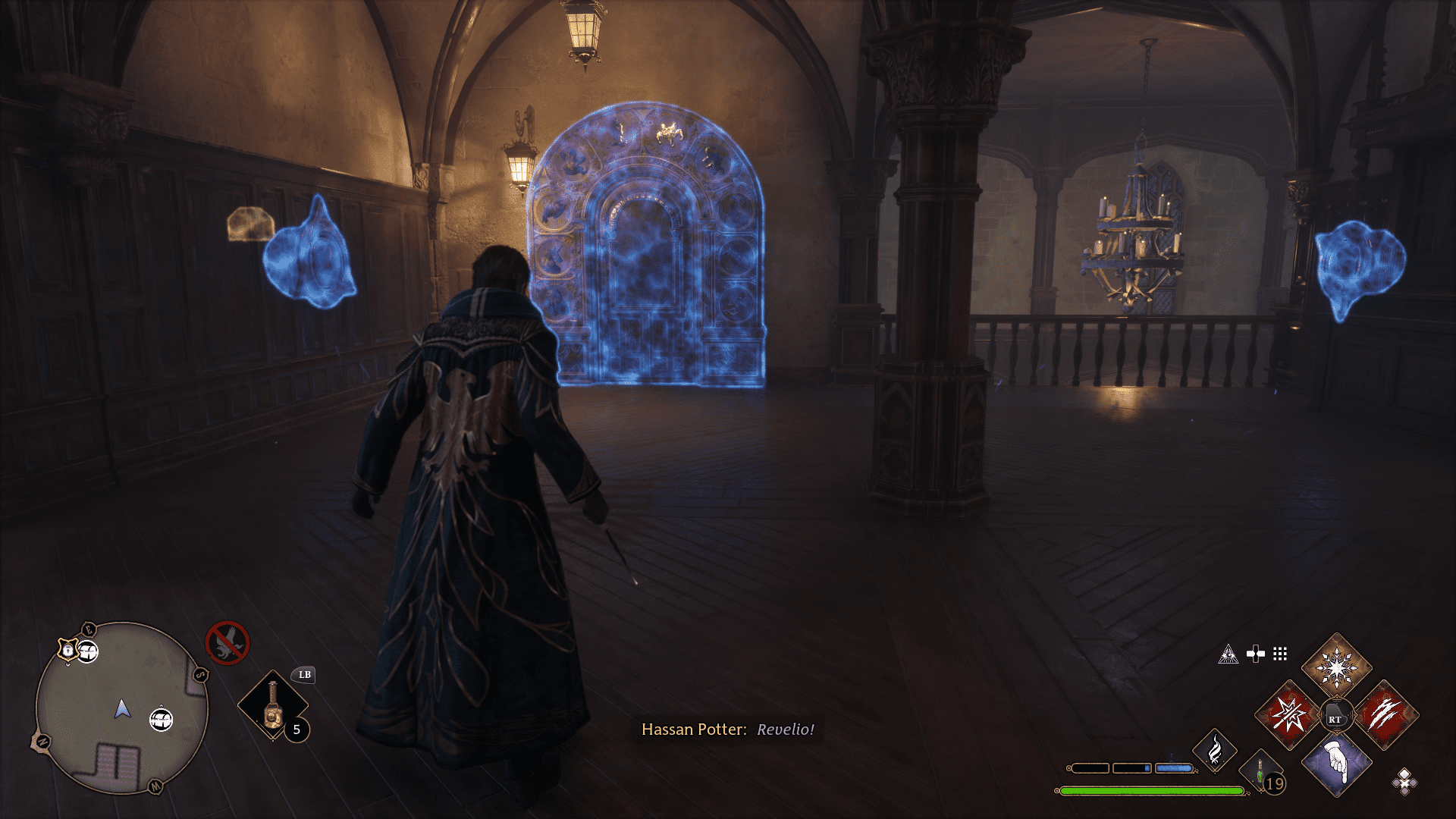This screenshot has height=819, width=1456.
Task: Click the potion bottle in the LB slot
Action: click(272, 705)
